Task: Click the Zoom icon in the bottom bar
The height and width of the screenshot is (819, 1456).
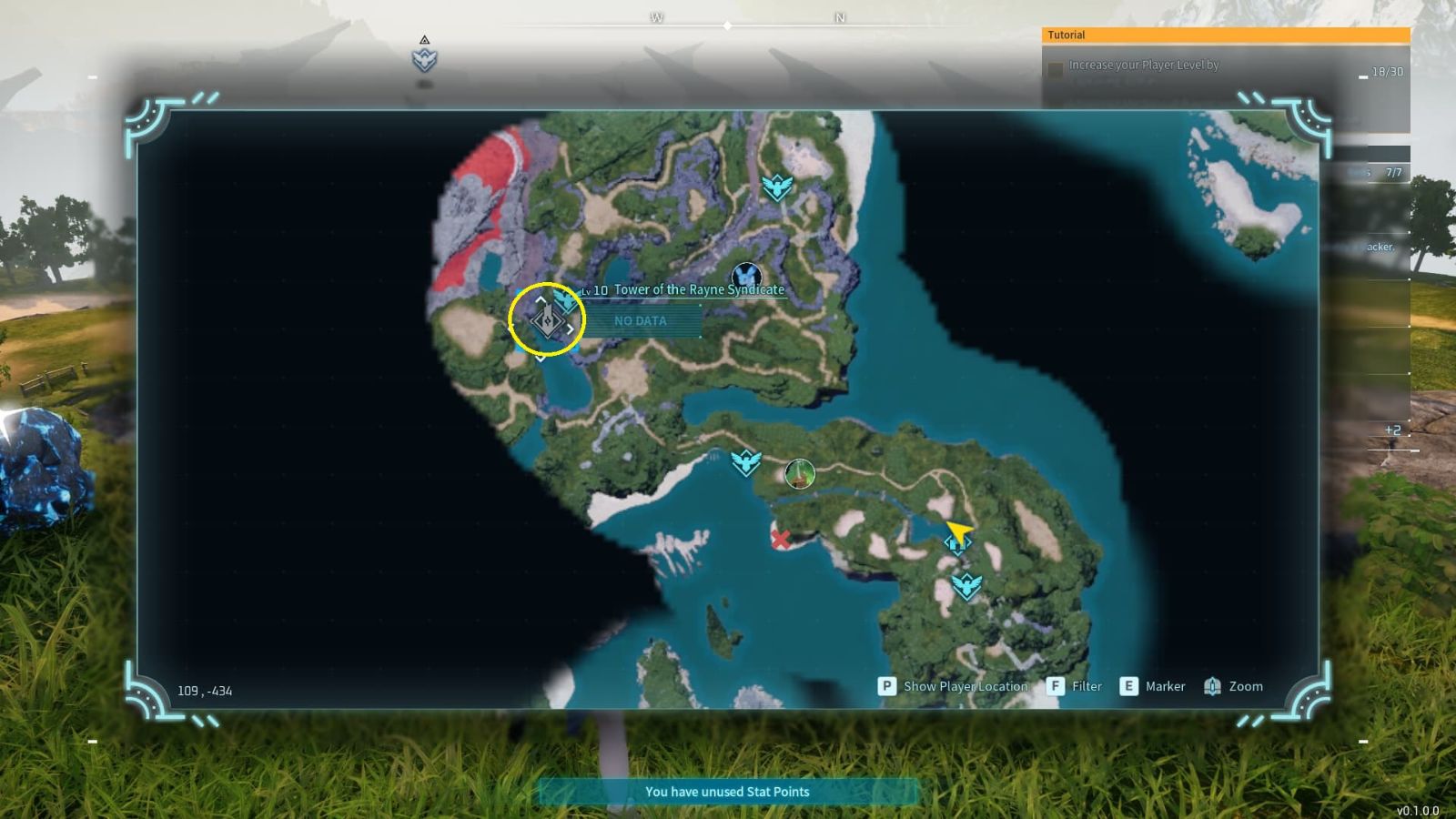Action: point(1211,686)
